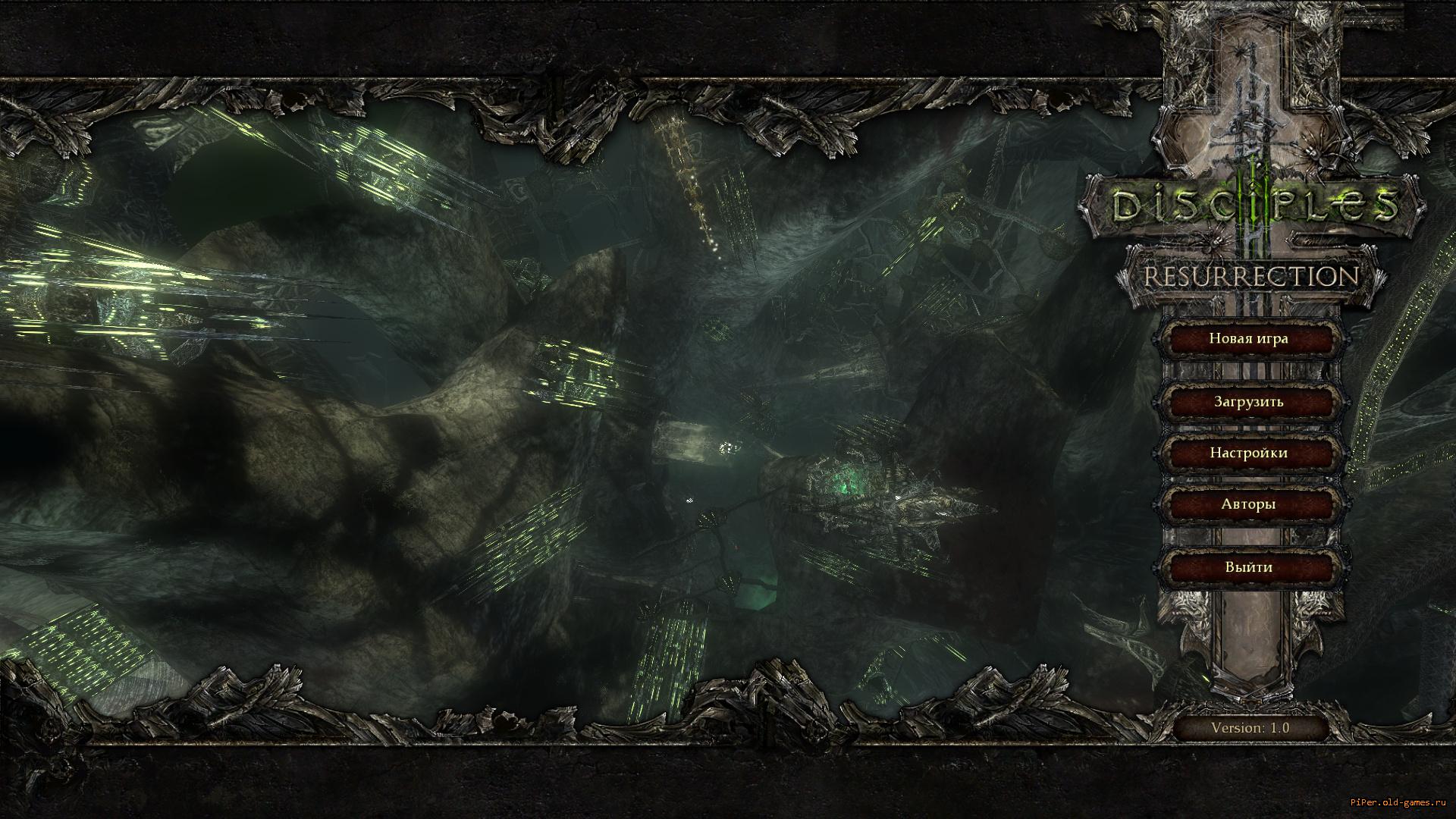Choose Выйти to exit the game

(x=1248, y=566)
